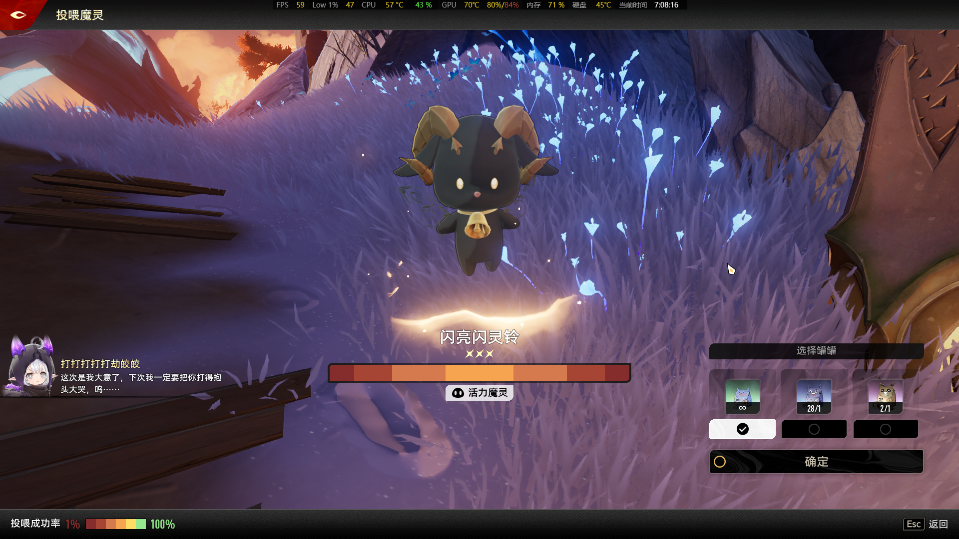This screenshot has width=959, height=539.
Task: Click the red eye logo icon
Action: click(20, 14)
